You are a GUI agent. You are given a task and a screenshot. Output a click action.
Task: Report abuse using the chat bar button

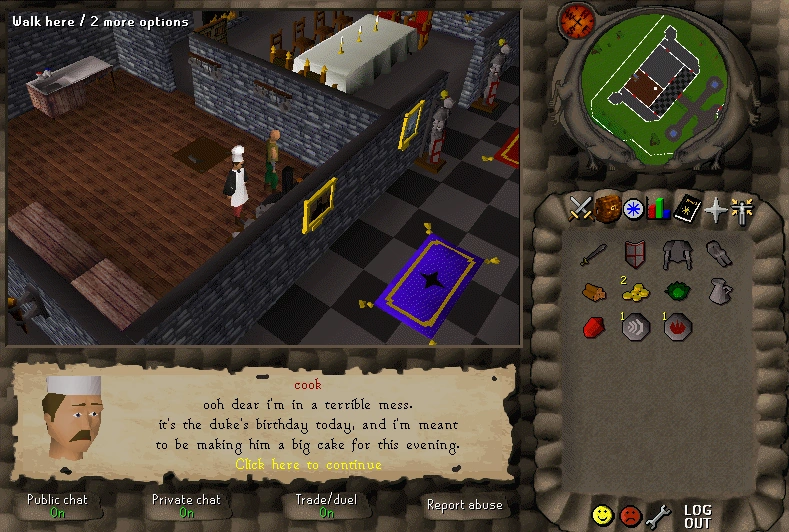pyautogui.click(x=464, y=505)
